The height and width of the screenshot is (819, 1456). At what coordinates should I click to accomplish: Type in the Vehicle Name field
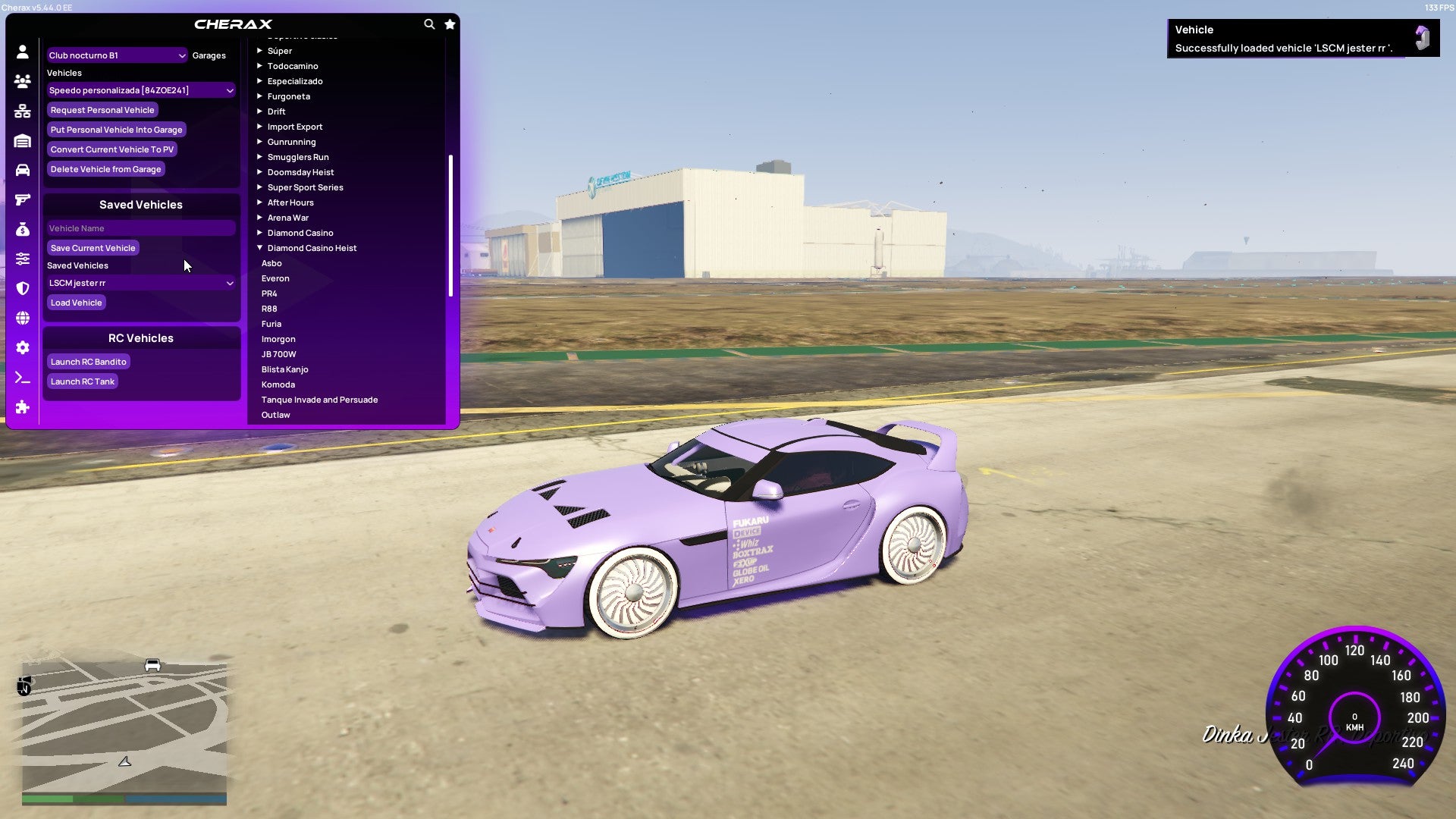click(x=140, y=228)
